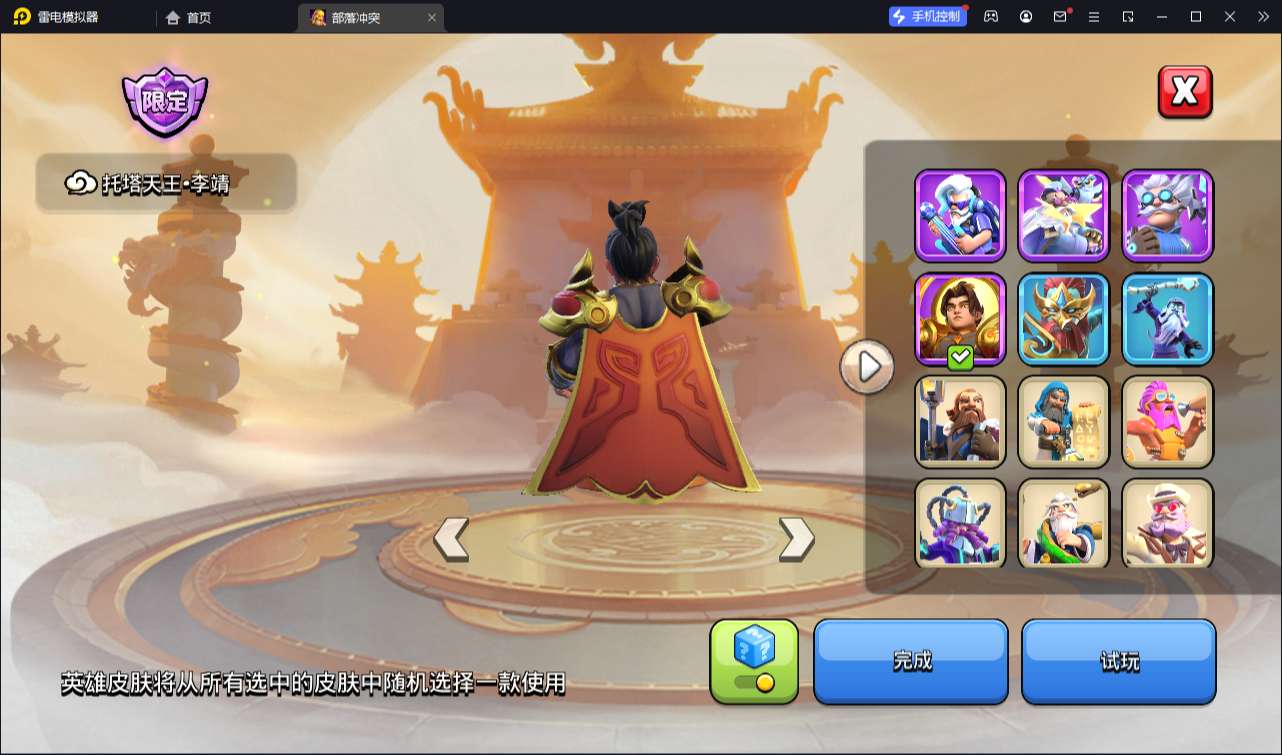1282x755 pixels.
Task: Confirm selection with the 完成 button
Action: point(911,661)
